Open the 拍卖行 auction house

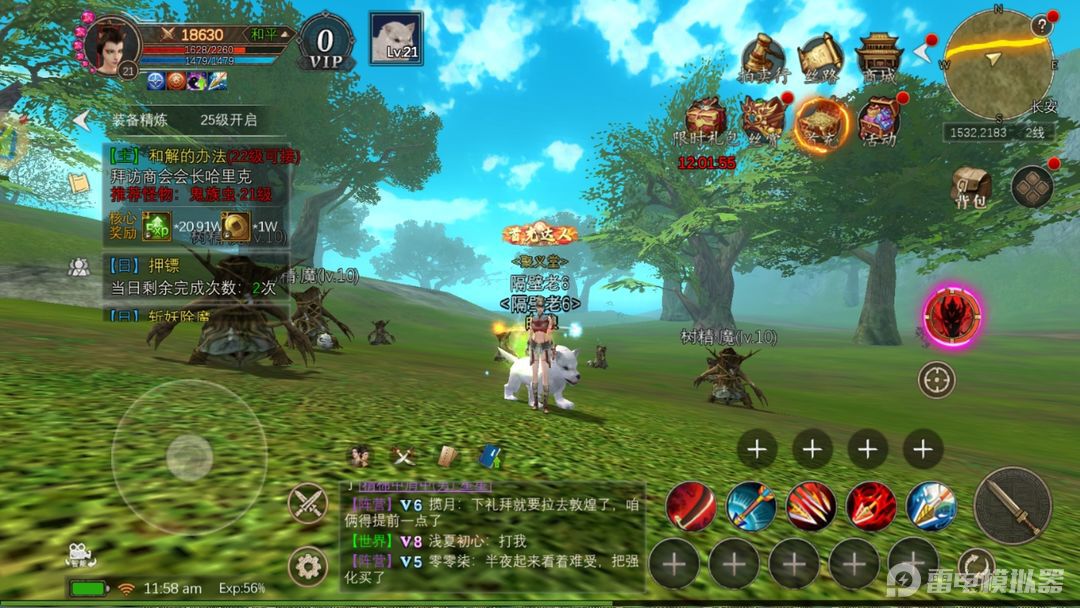[x=762, y=58]
